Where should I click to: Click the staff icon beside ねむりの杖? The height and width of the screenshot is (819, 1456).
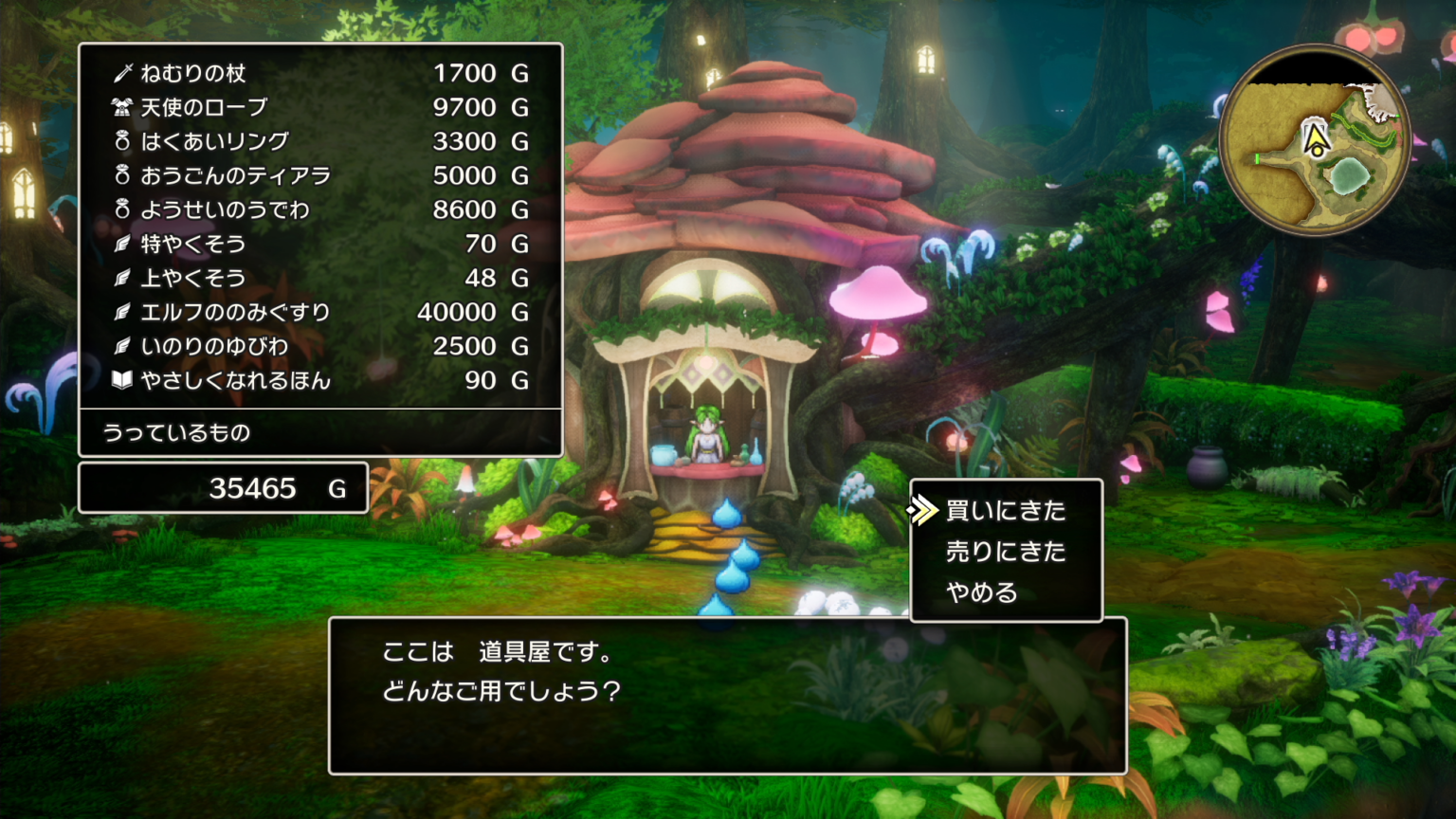(122, 73)
